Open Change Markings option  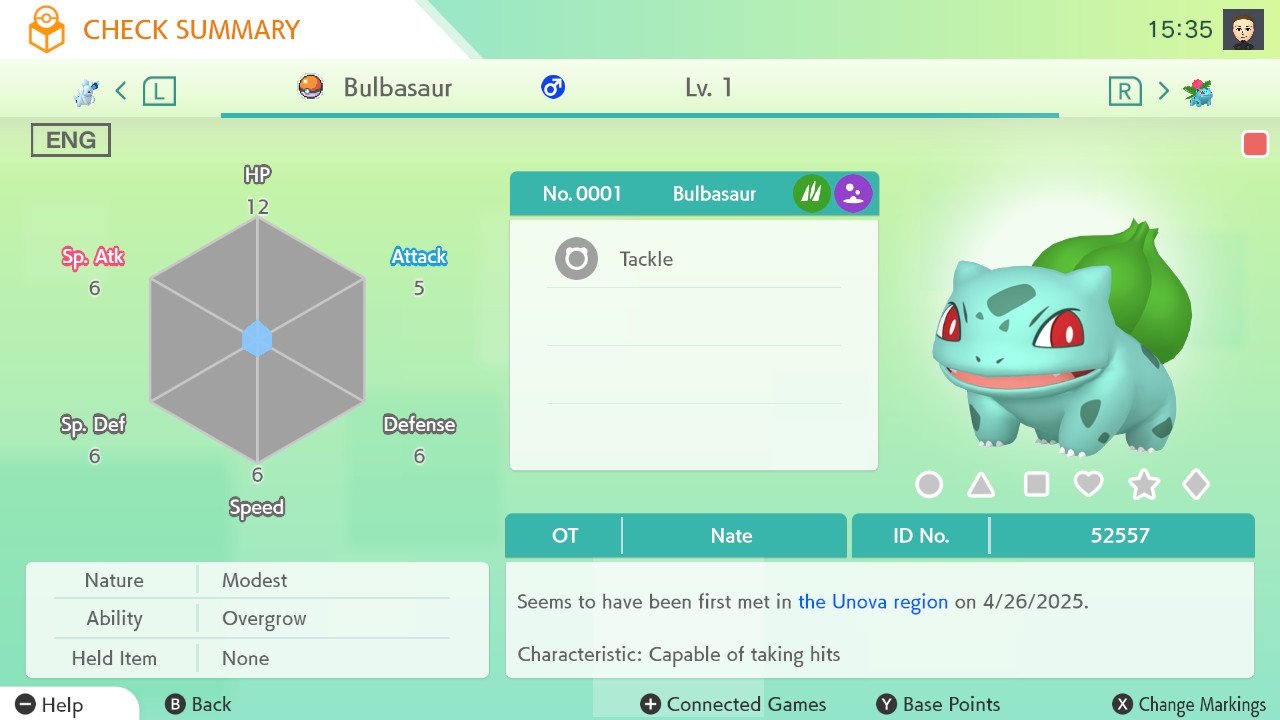click(x=1189, y=704)
